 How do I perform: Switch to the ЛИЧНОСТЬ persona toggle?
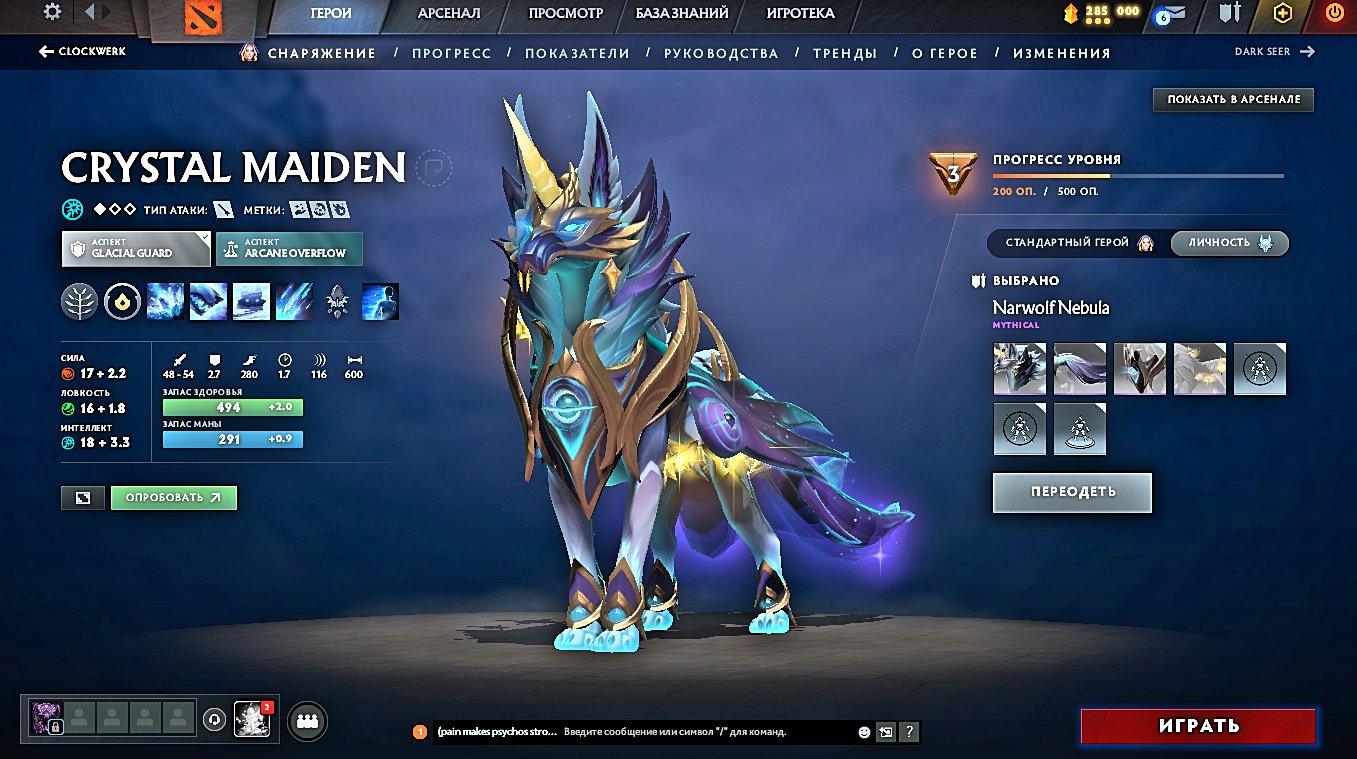1229,242
